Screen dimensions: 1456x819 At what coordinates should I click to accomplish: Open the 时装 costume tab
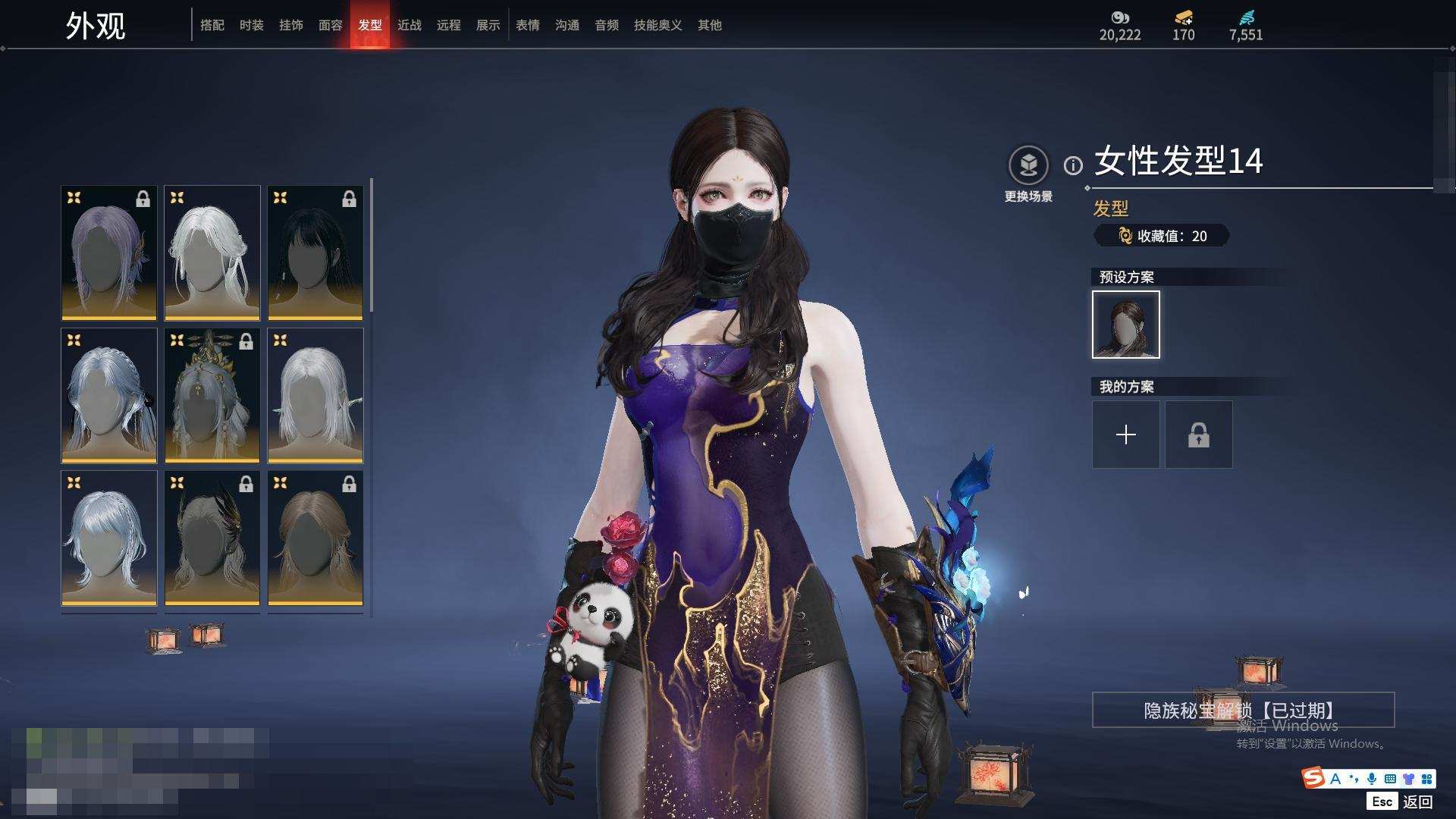[252, 25]
